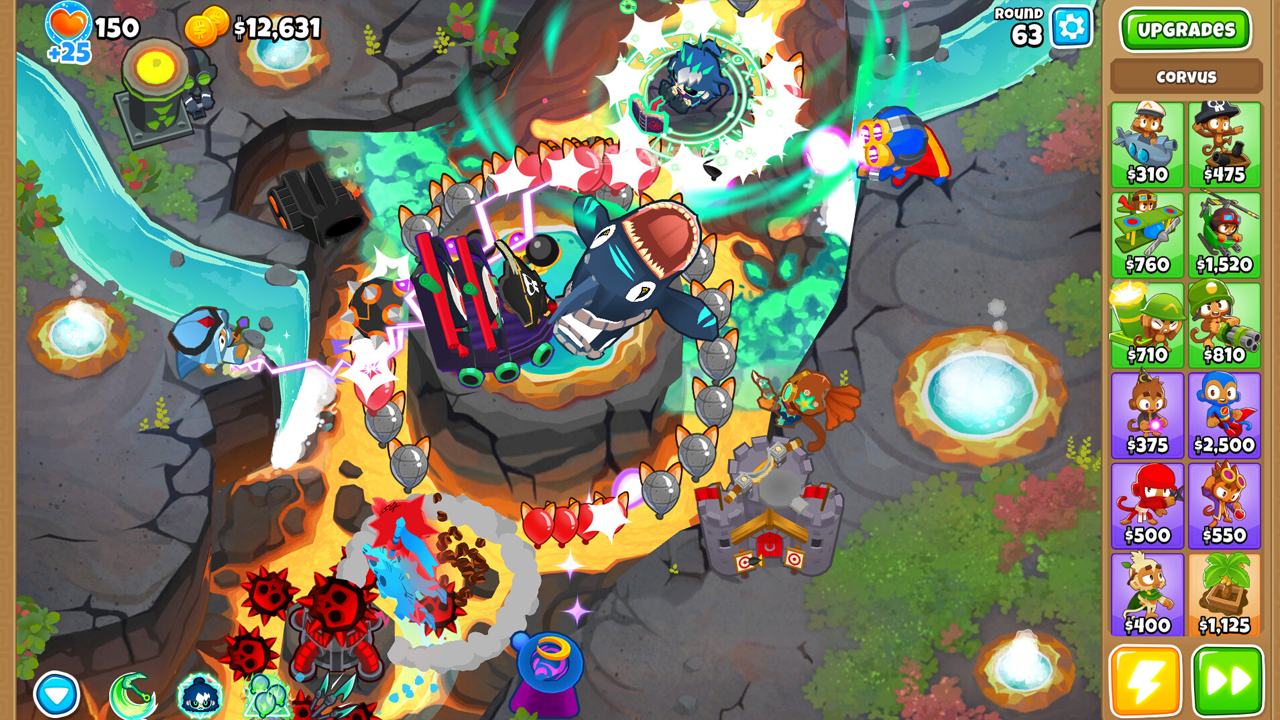
Task: Click the blue down-arrow collapse button
Action: point(57,694)
